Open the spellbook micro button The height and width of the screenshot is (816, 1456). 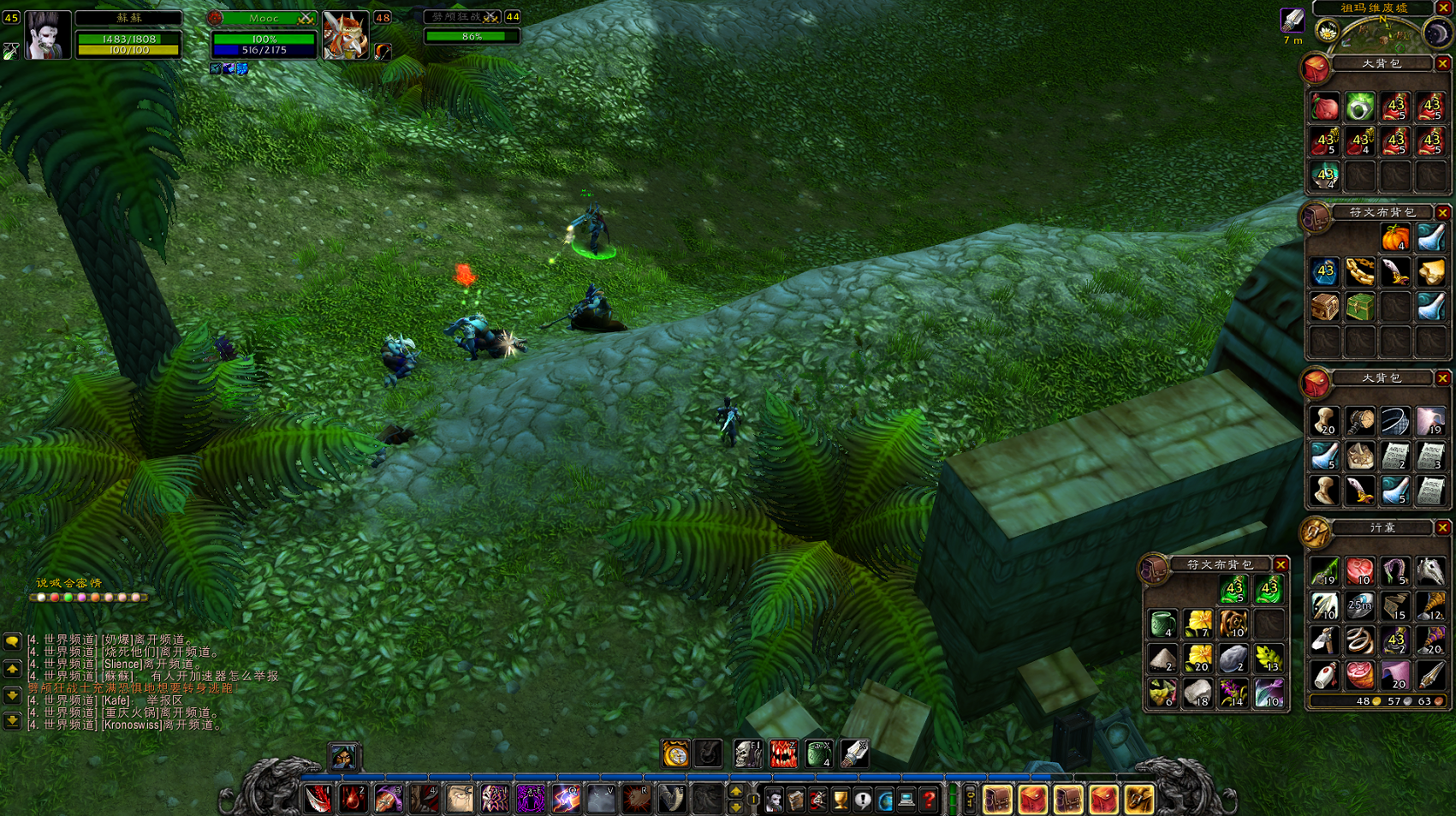pyautogui.click(x=796, y=800)
